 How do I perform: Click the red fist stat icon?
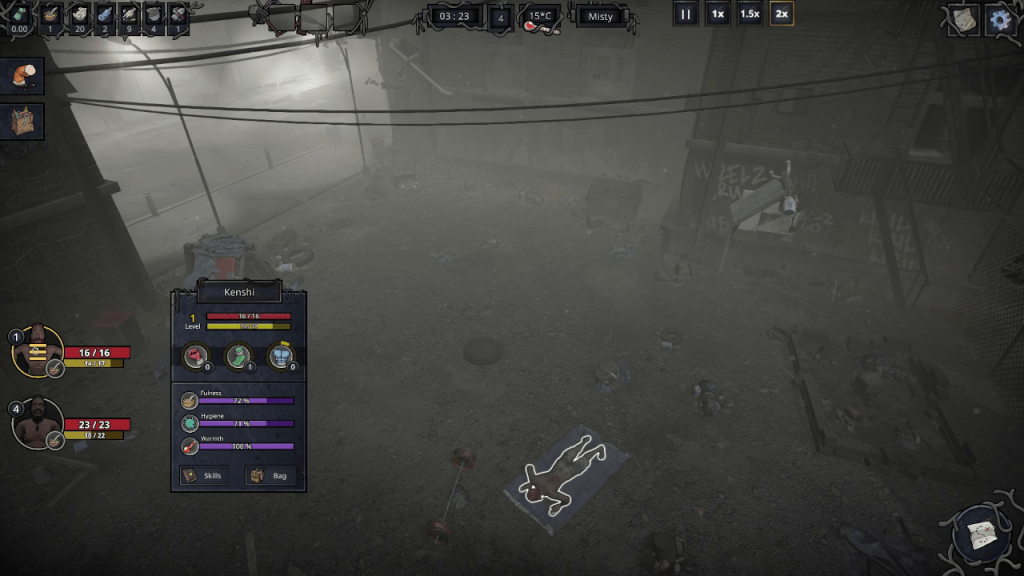(194, 354)
